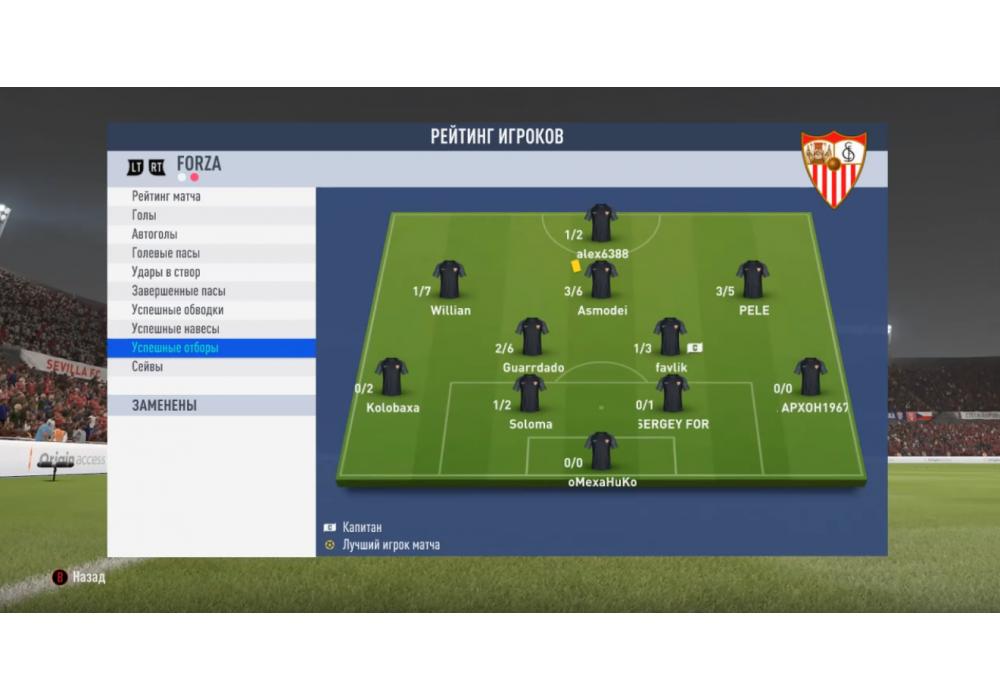Select defender Kolobaxa
Image resolution: width=1000 pixels, height=700 pixels.
pyautogui.click(x=391, y=377)
